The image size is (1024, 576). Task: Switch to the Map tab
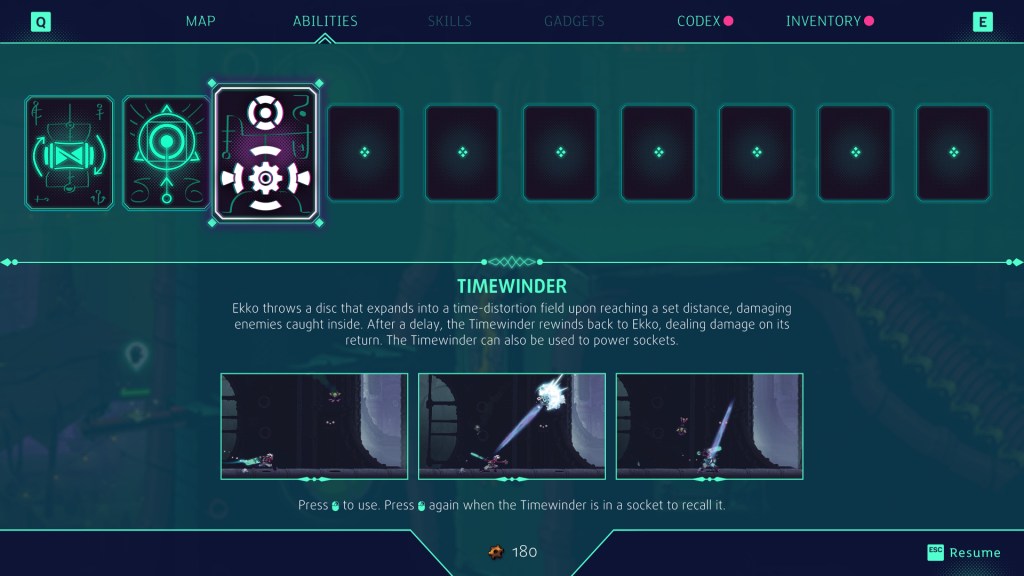(x=200, y=21)
